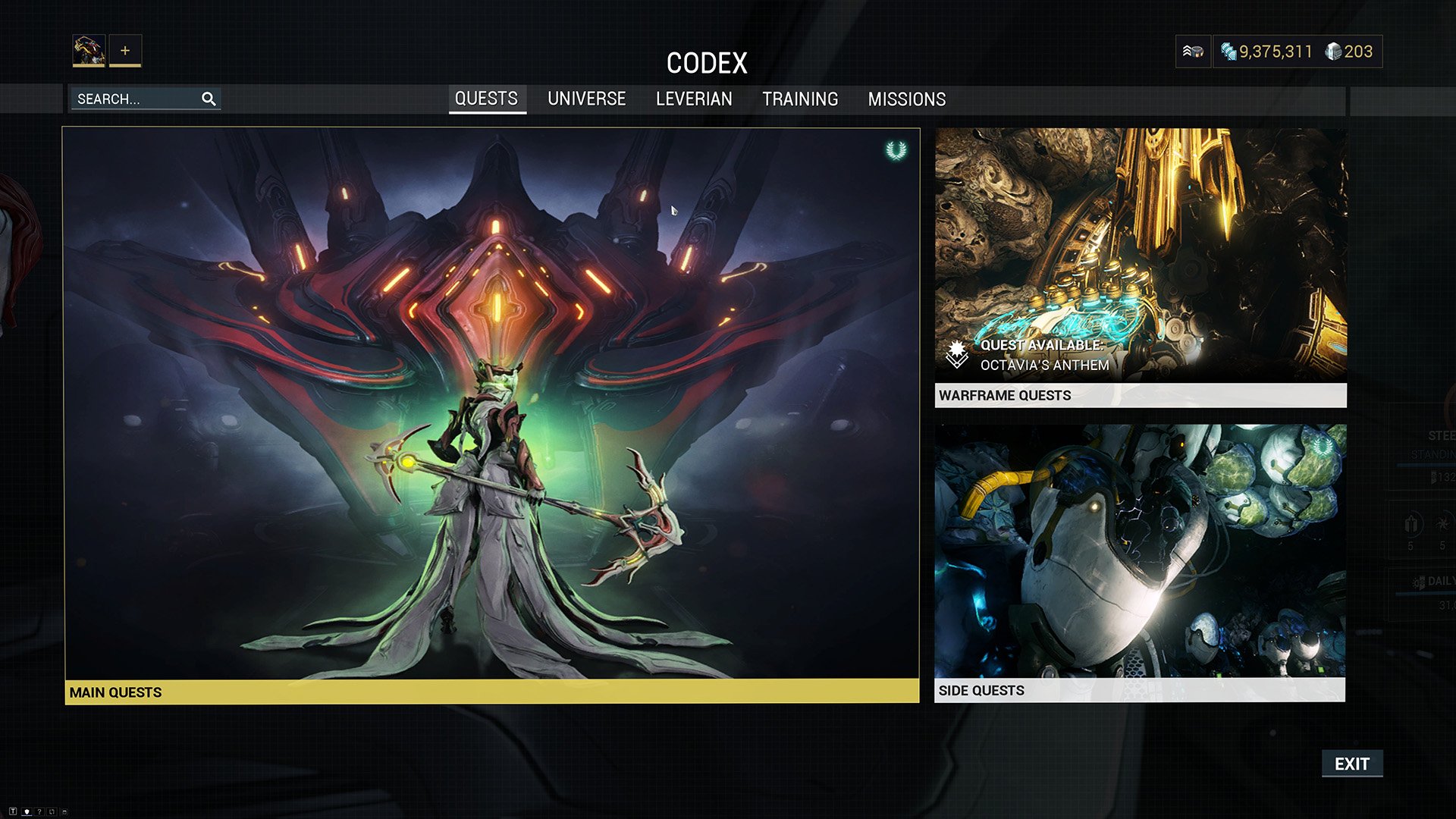Open the LEVERIAN tab
The width and height of the screenshot is (1456, 819).
click(x=693, y=99)
